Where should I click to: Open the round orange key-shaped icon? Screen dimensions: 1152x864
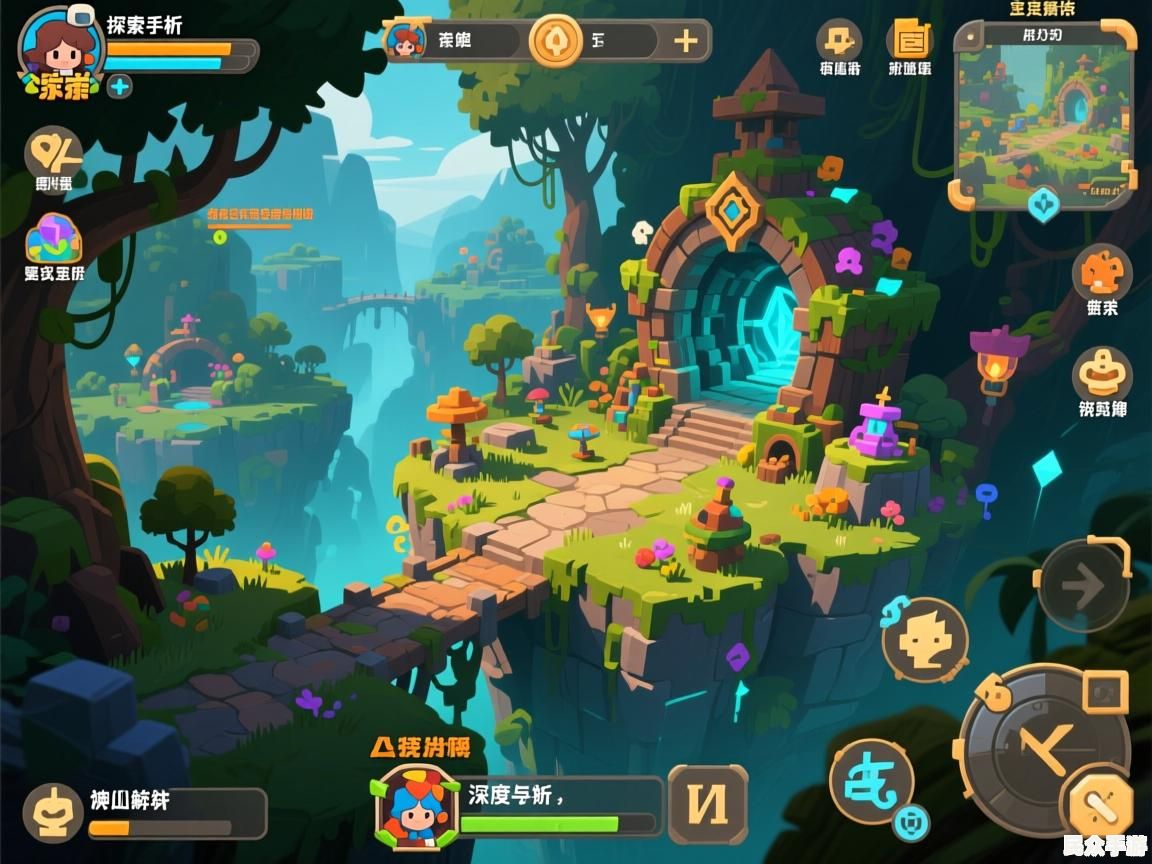pyautogui.click(x=53, y=151)
